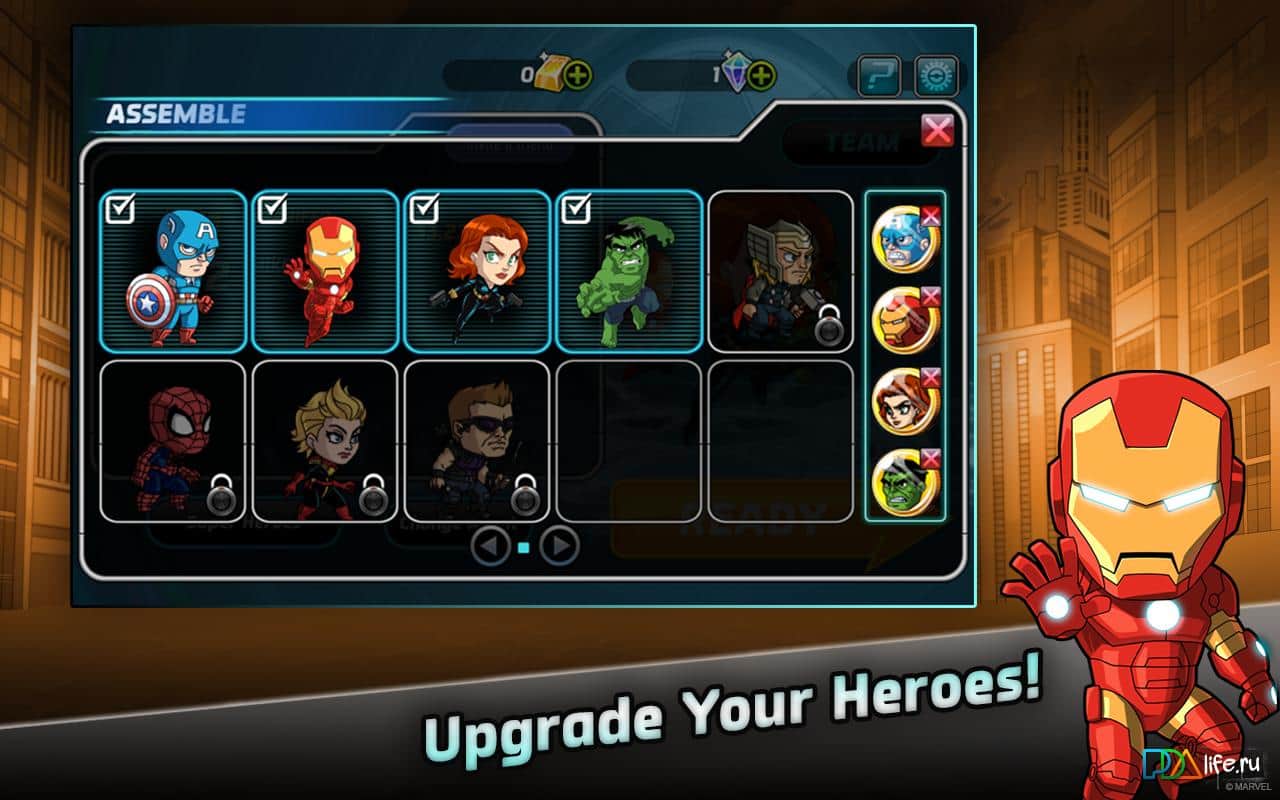1280x800 pixels.
Task: Choose the locked Captain Marvel hero tile
Action: pos(325,441)
